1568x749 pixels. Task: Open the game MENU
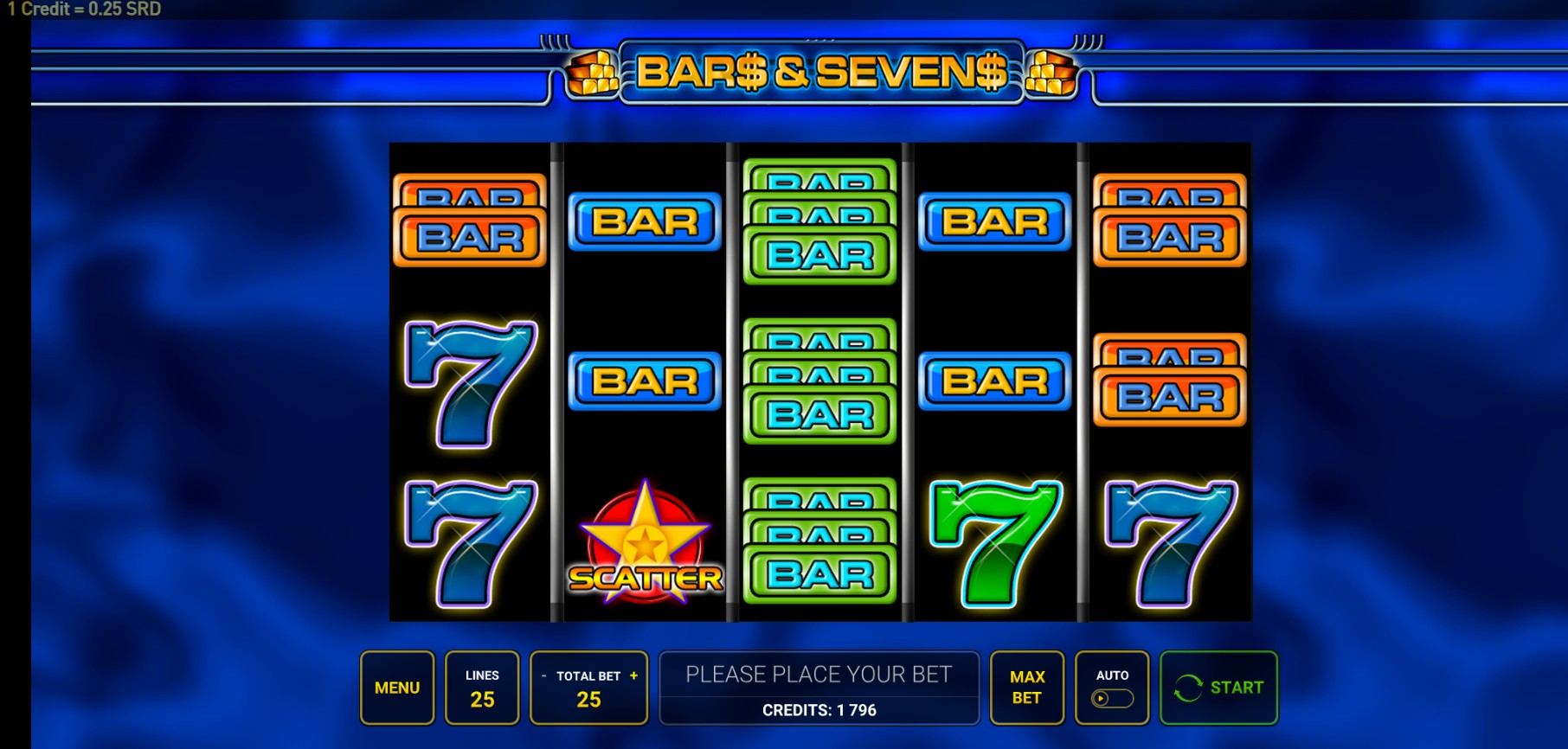click(x=397, y=688)
